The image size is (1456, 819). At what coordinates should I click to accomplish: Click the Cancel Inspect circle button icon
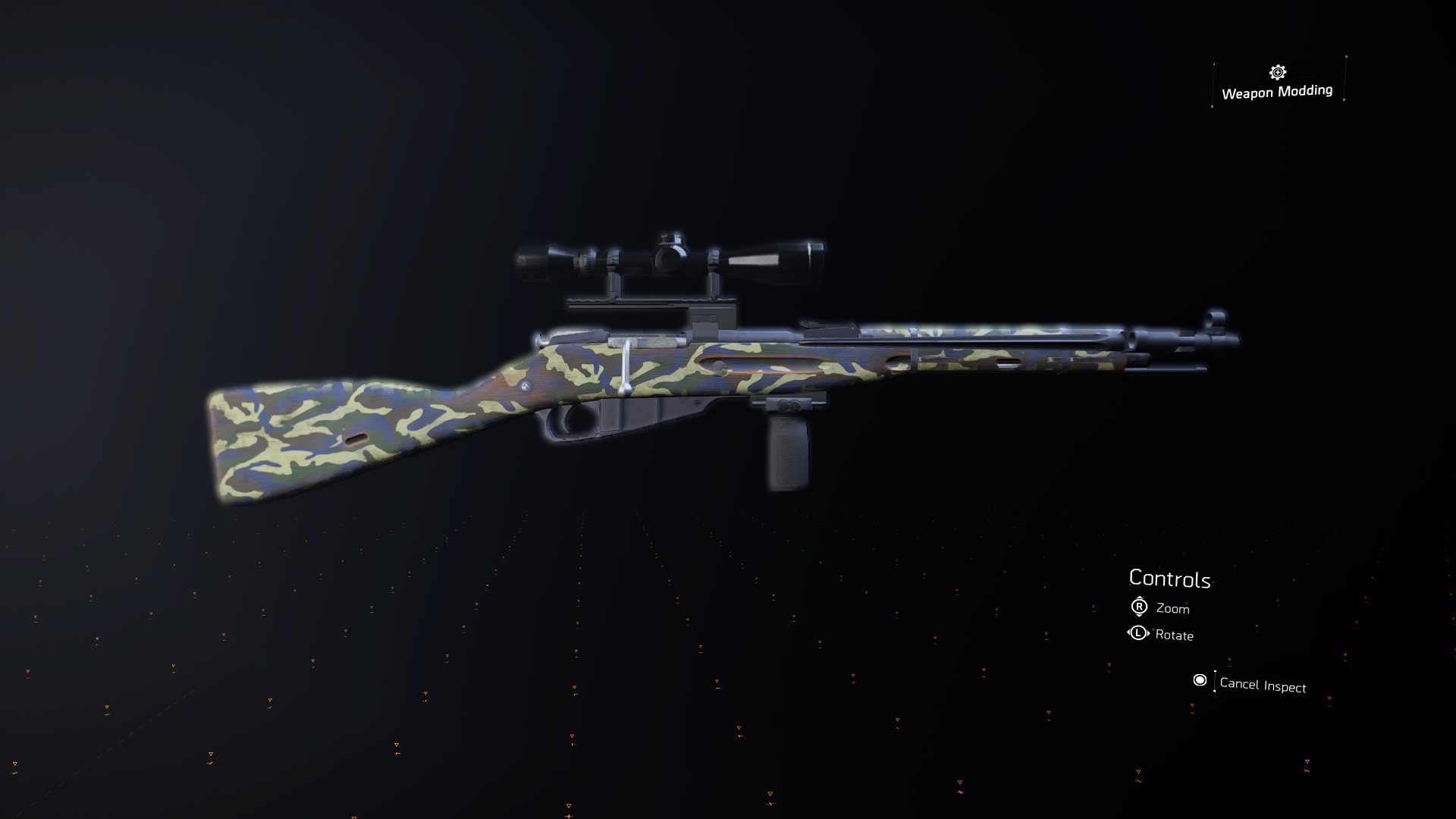[1200, 681]
